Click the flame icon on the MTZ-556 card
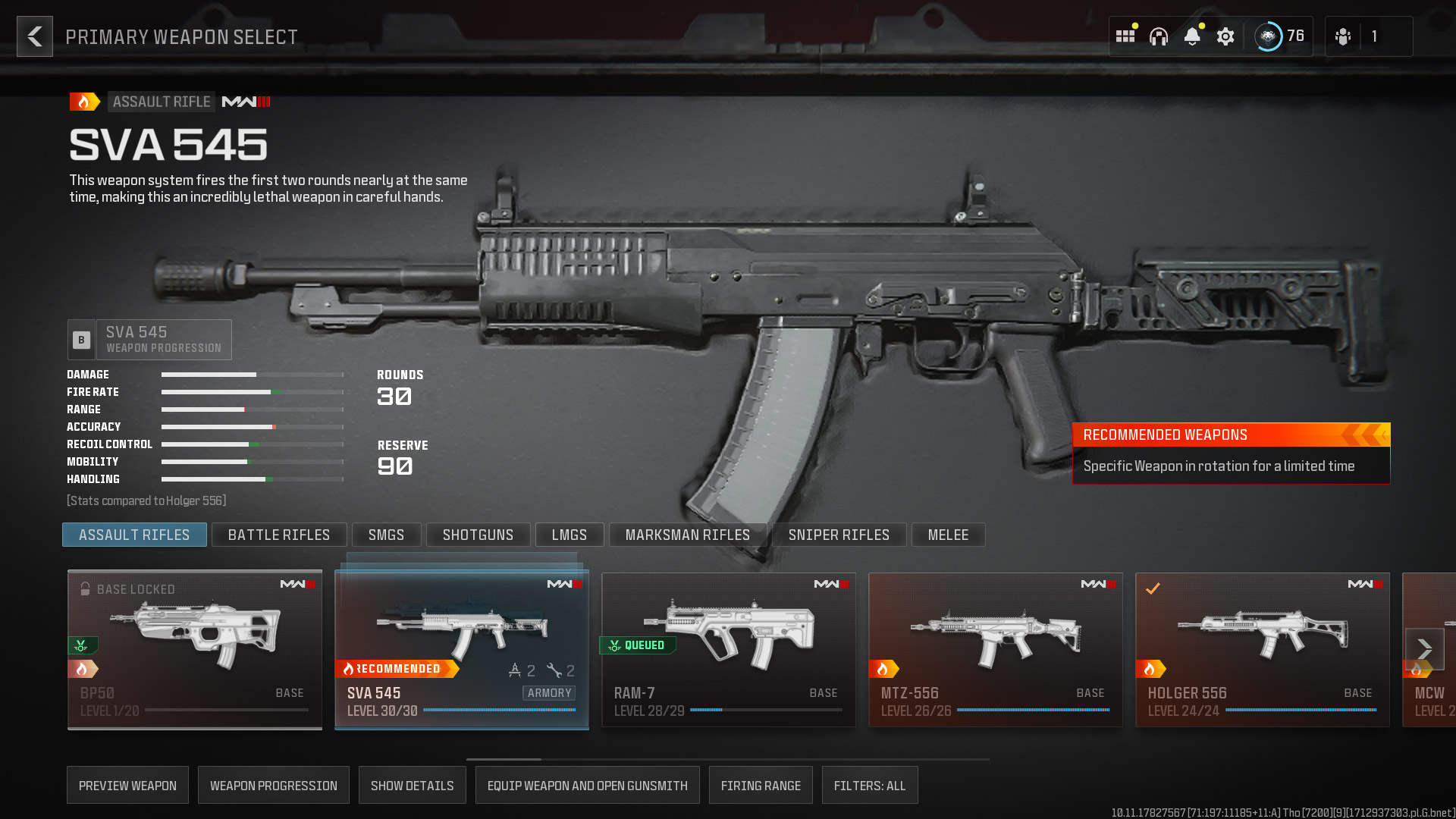 [884, 668]
